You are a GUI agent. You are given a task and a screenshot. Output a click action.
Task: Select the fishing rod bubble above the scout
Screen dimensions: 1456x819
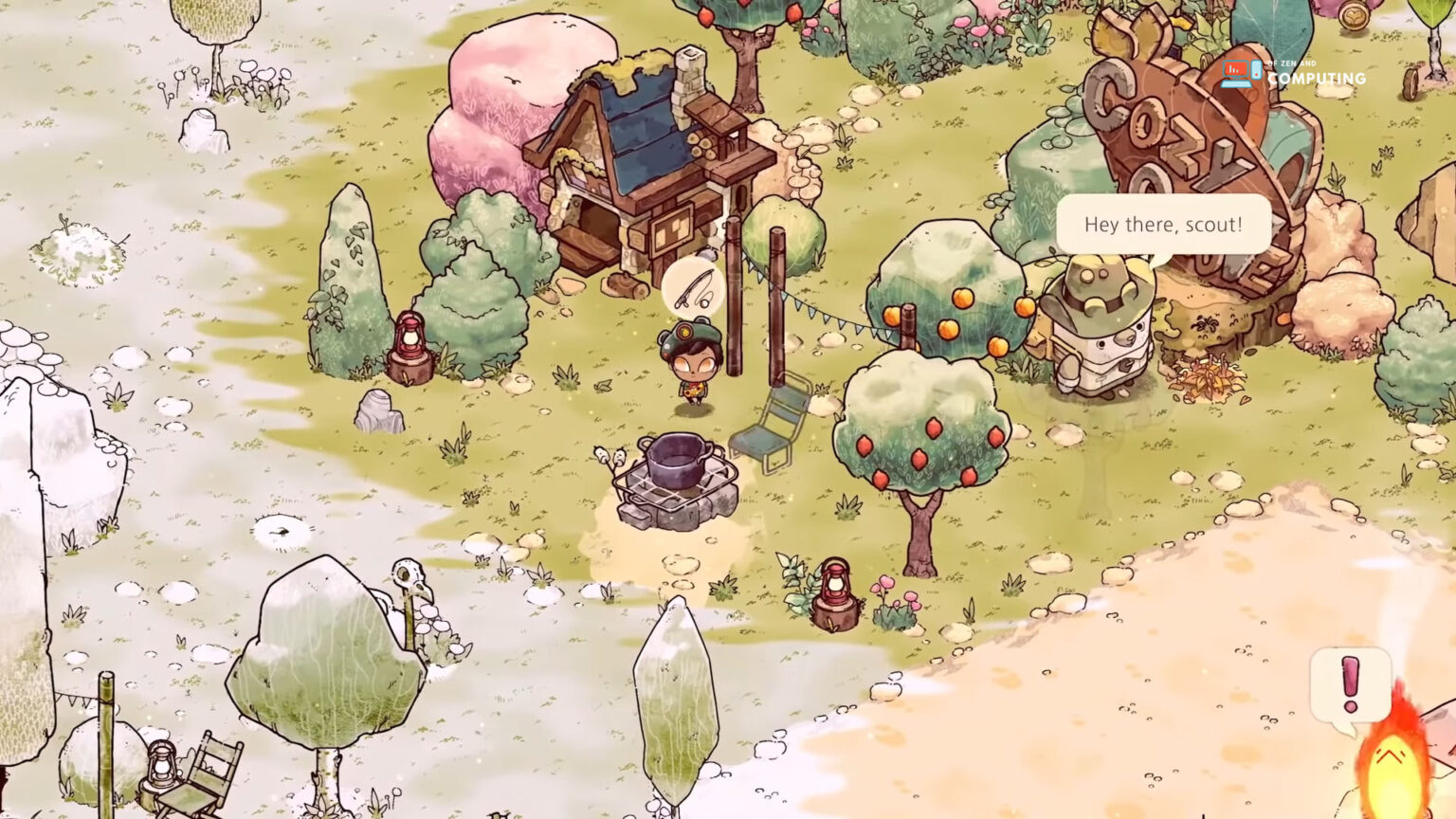click(x=692, y=288)
